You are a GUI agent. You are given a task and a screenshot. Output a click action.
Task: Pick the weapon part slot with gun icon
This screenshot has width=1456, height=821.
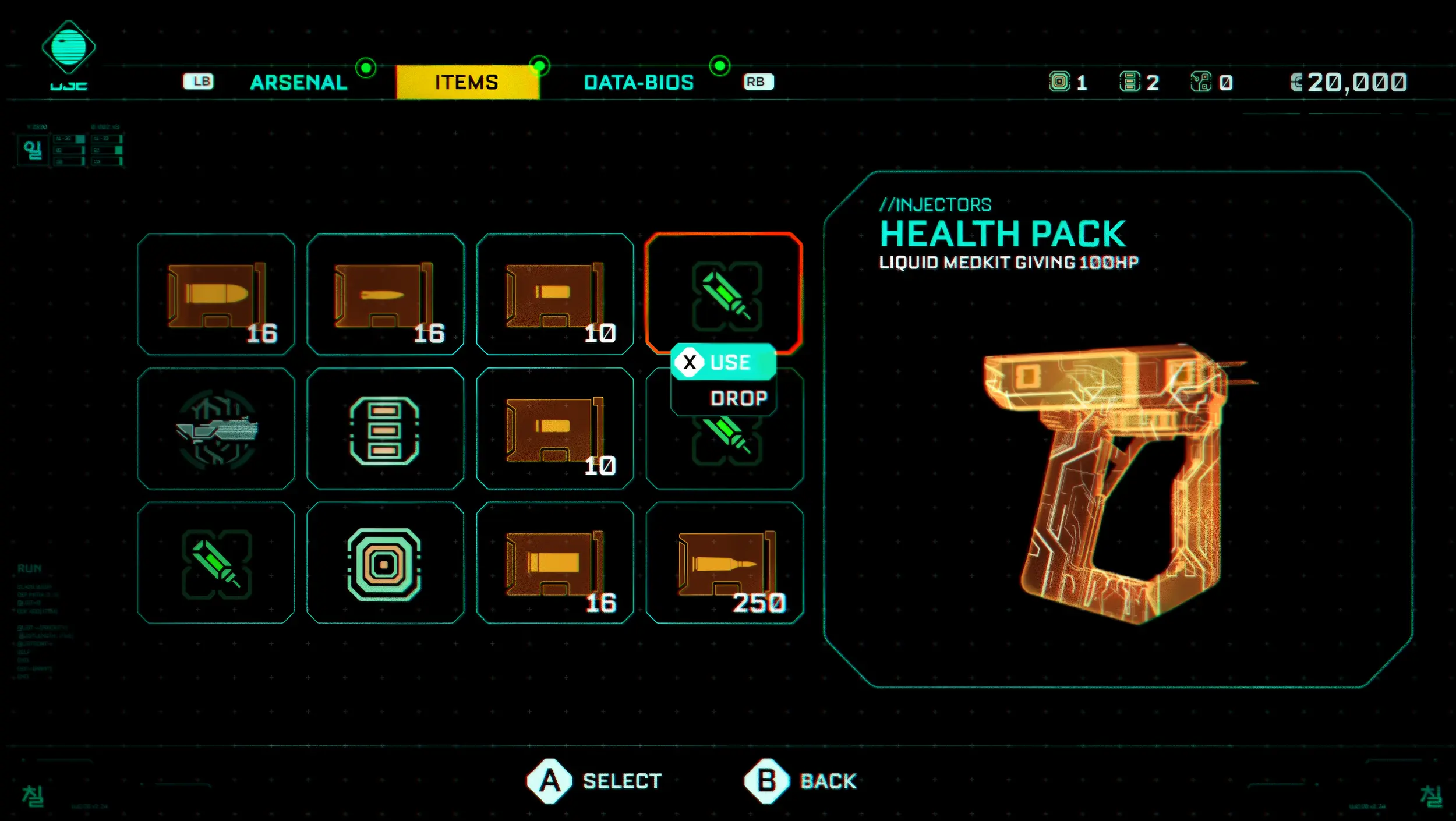coord(216,429)
